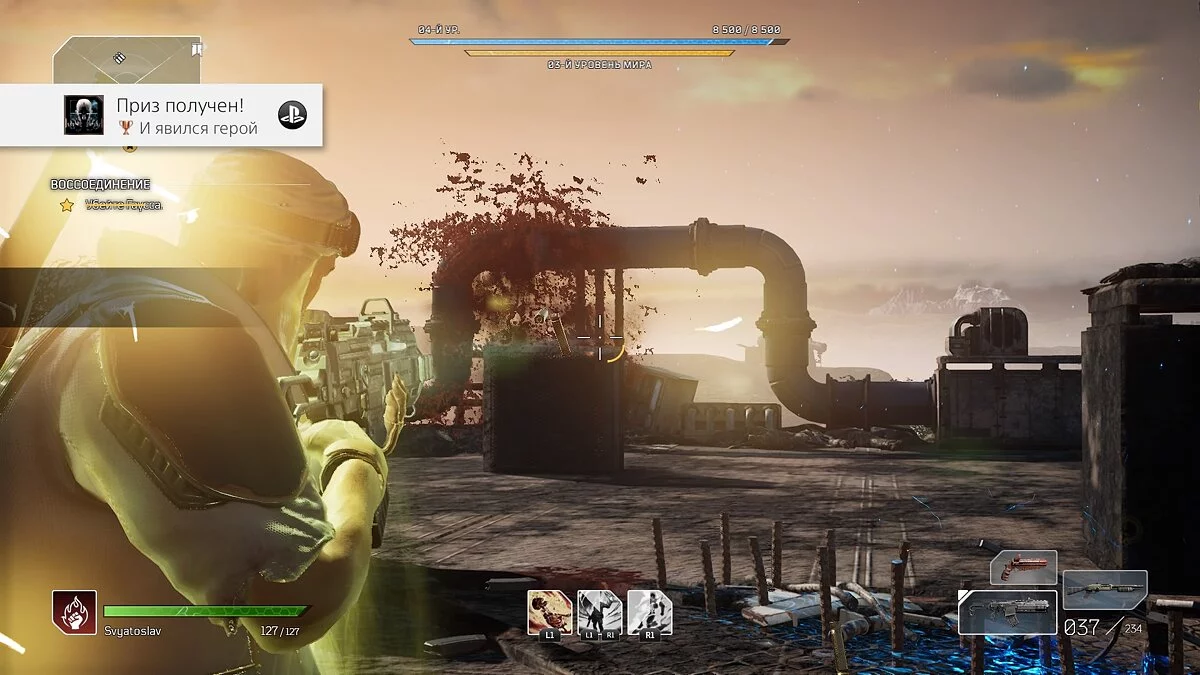Activate the third skill marked R1
1200x675 pixels.
tap(649, 612)
